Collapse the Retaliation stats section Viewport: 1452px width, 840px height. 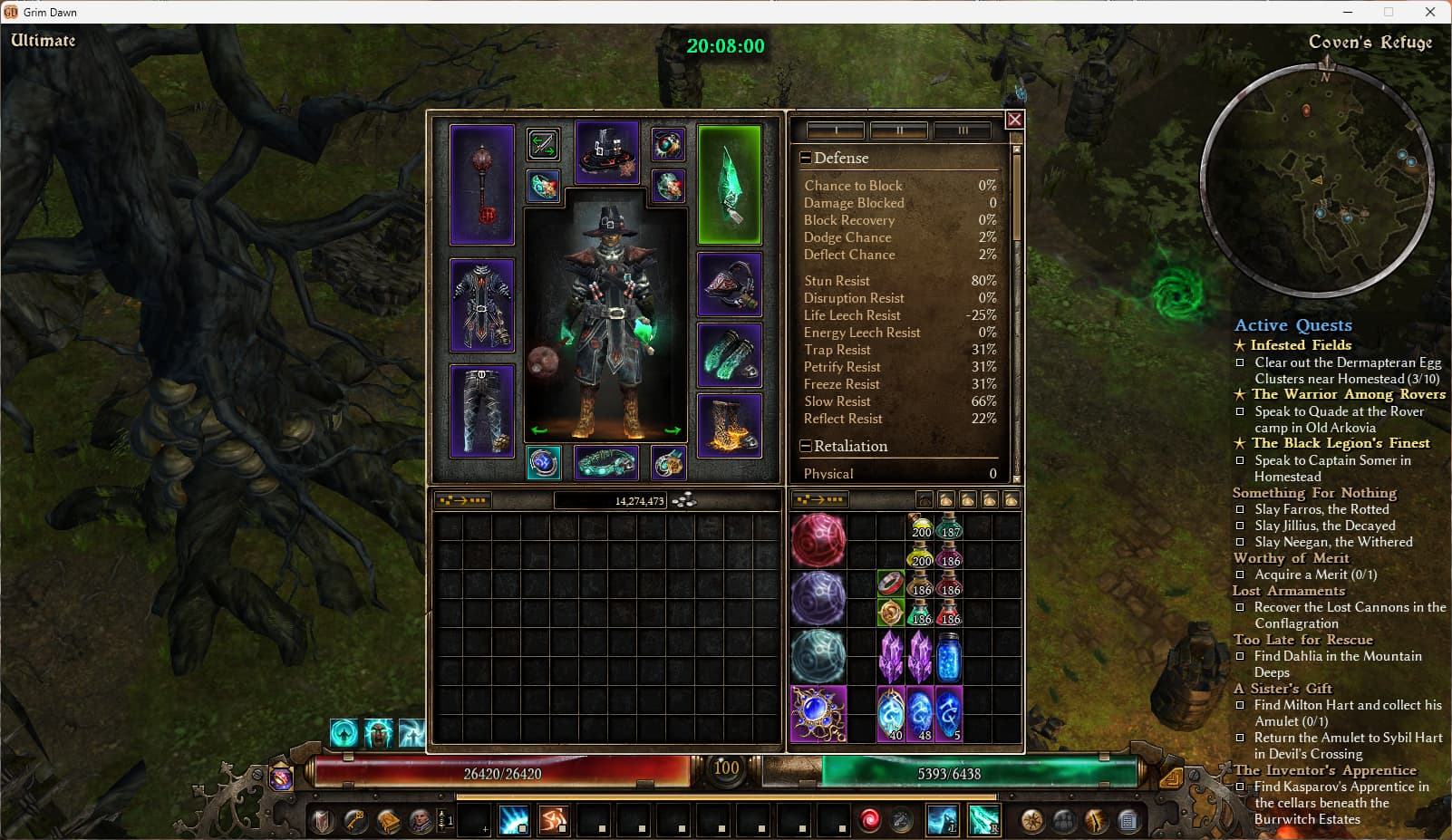click(x=805, y=446)
